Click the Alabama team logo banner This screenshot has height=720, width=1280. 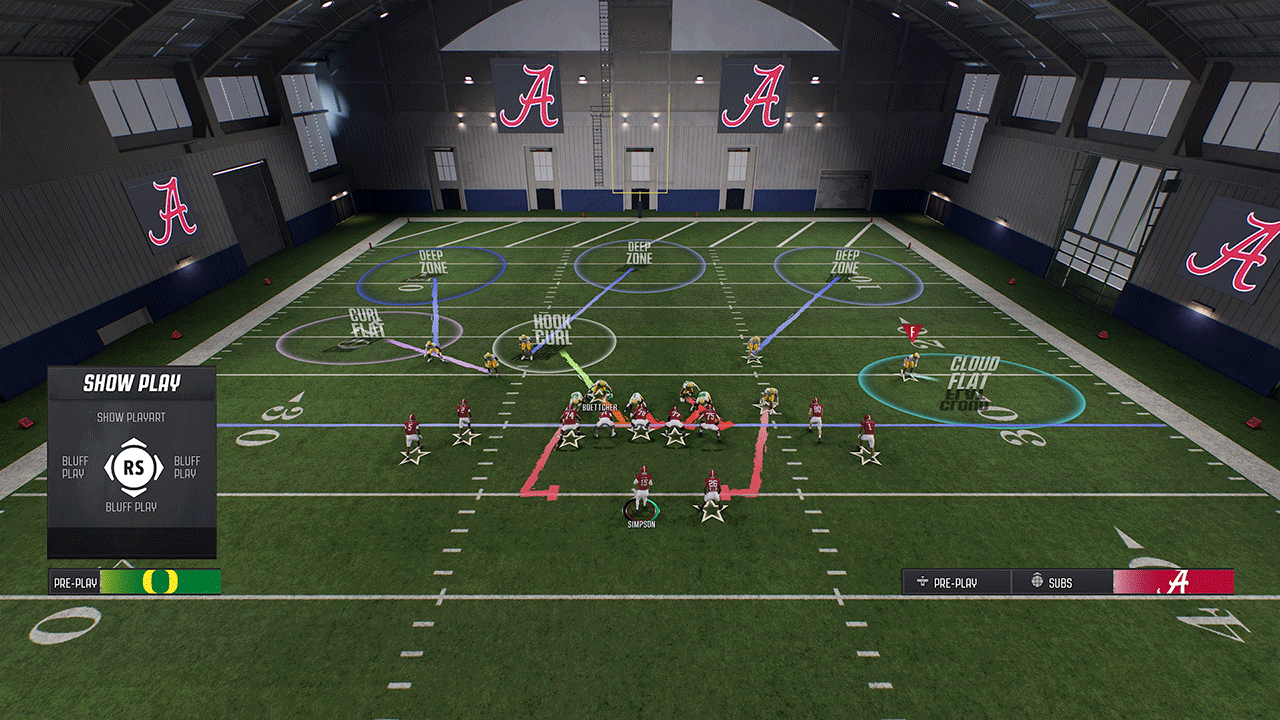[x=1173, y=582]
